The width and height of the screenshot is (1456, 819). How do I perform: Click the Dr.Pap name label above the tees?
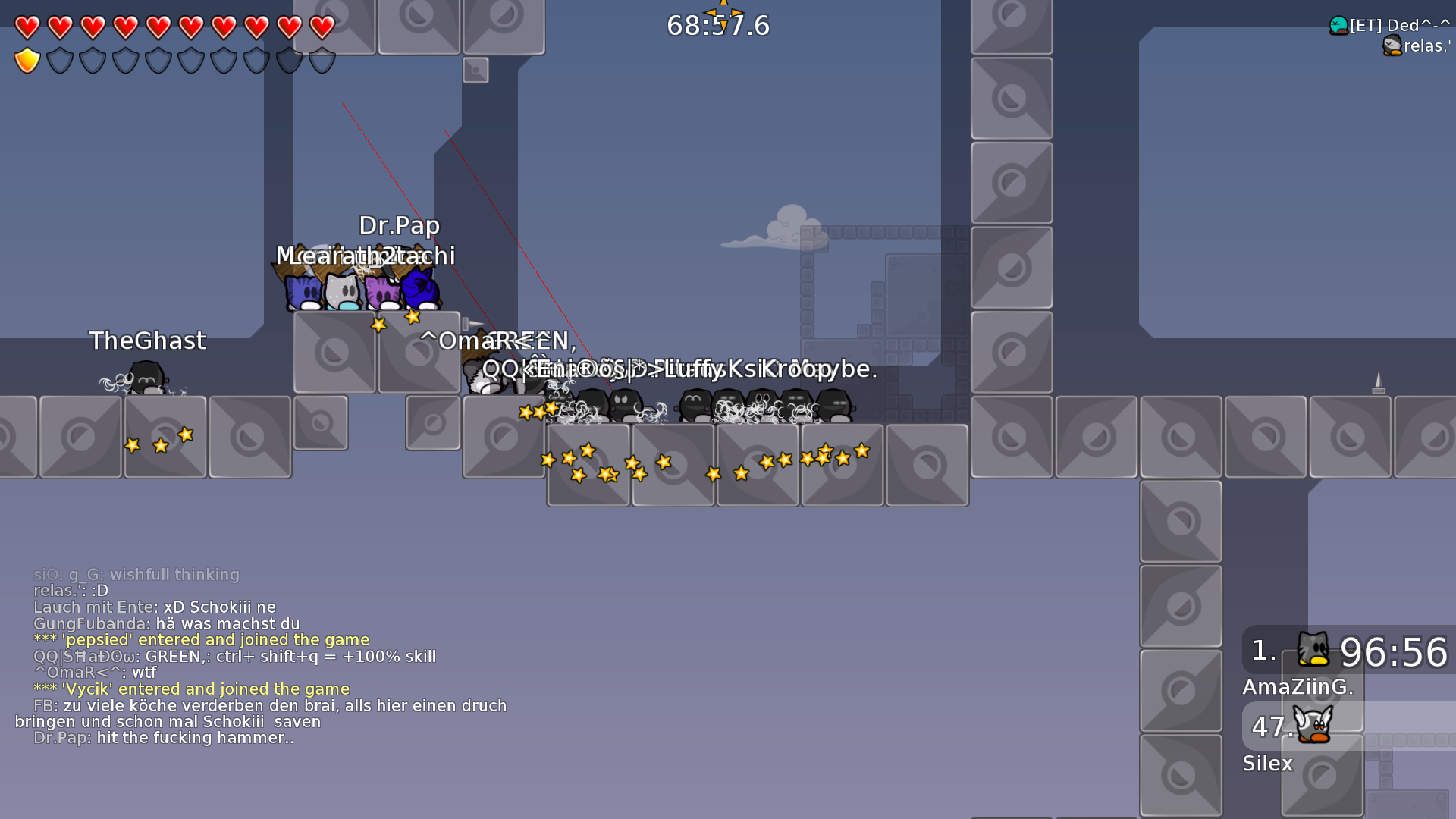click(x=400, y=225)
